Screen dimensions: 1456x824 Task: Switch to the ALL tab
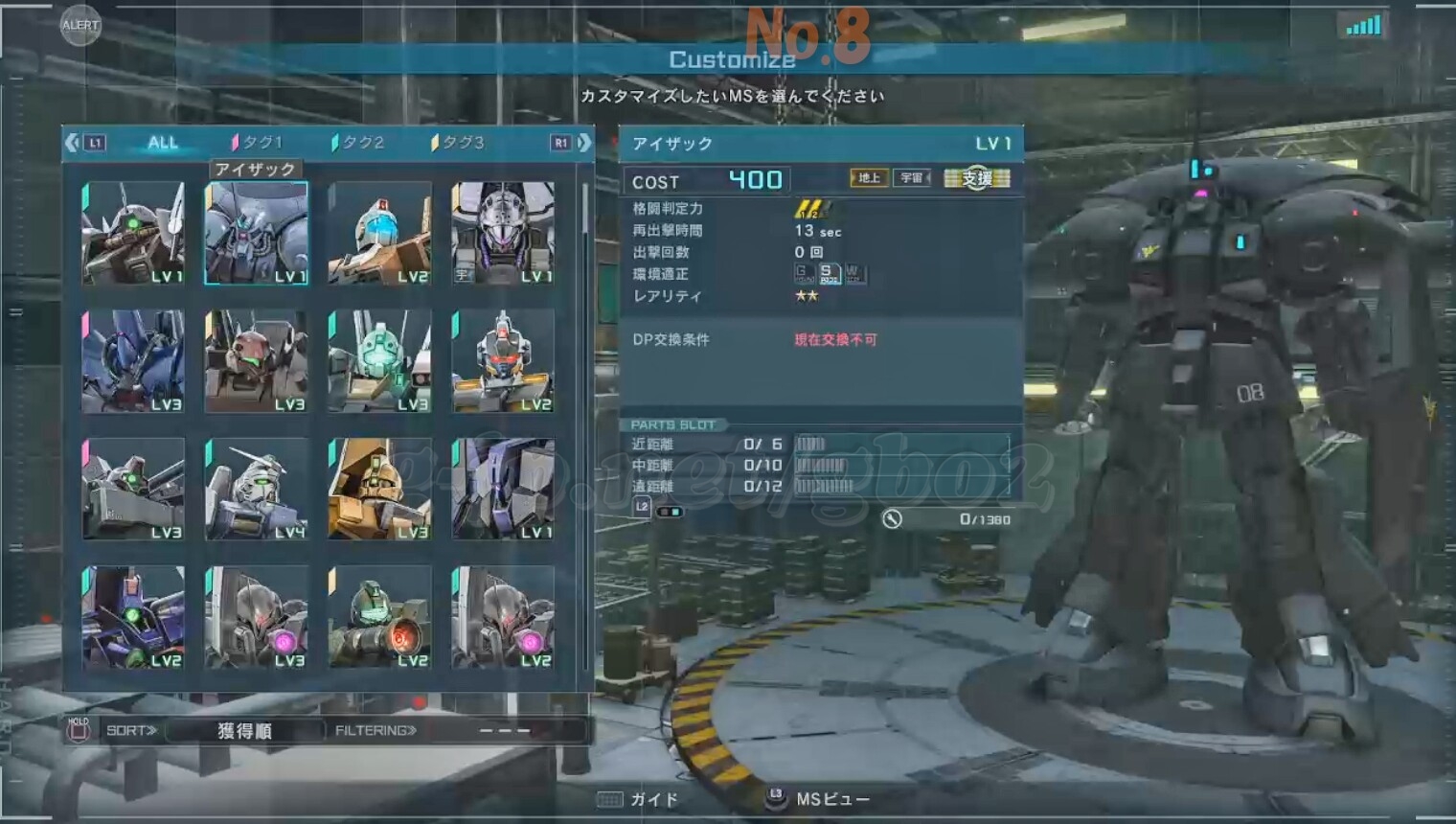click(x=163, y=143)
